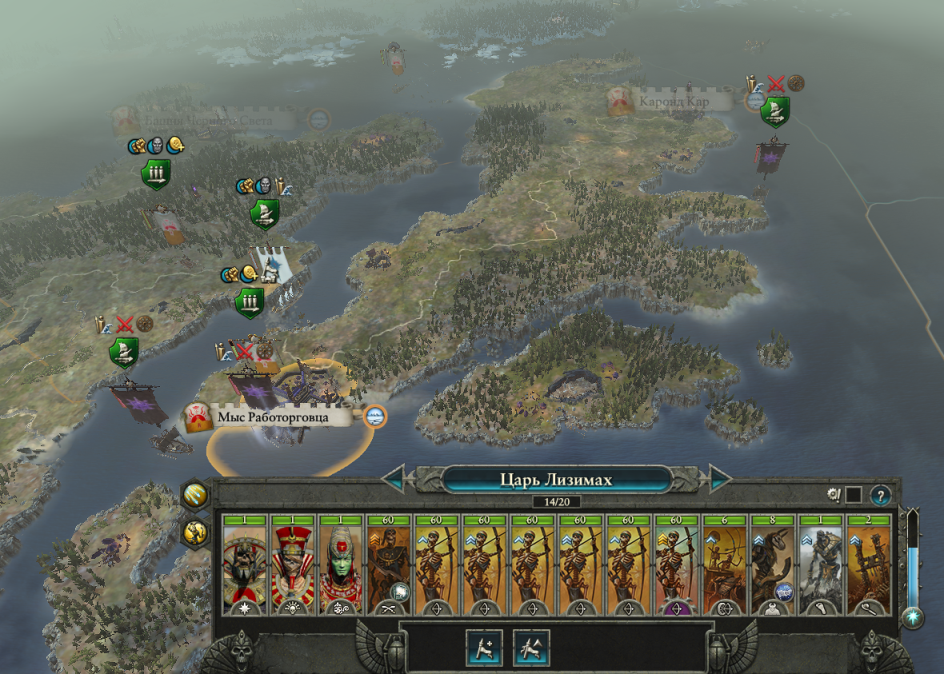The height and width of the screenshot is (674, 944).
Task: Click the recruit button with plus figure
Action: (x=483, y=648)
